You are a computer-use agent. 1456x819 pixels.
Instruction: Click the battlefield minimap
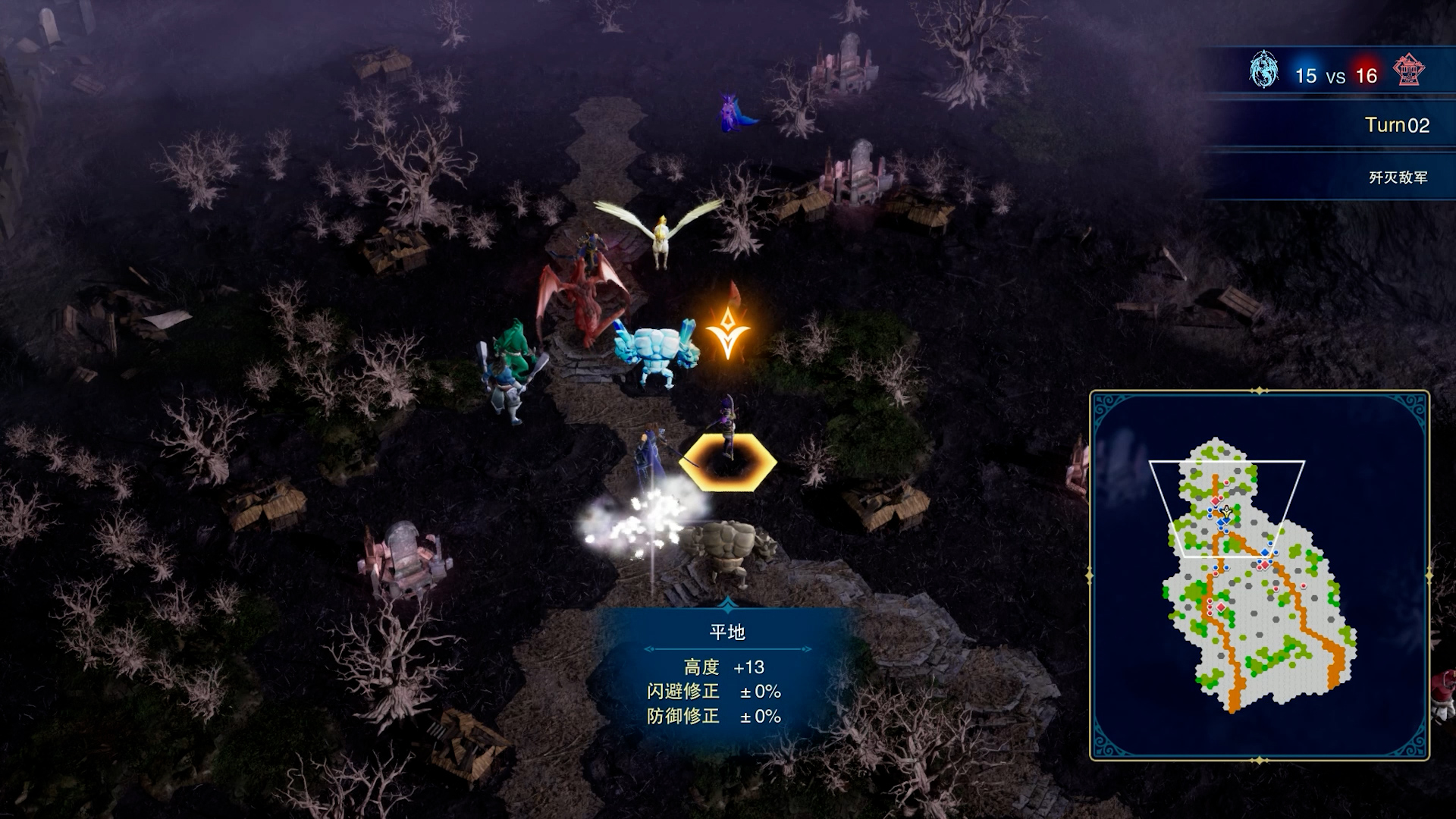1259,575
